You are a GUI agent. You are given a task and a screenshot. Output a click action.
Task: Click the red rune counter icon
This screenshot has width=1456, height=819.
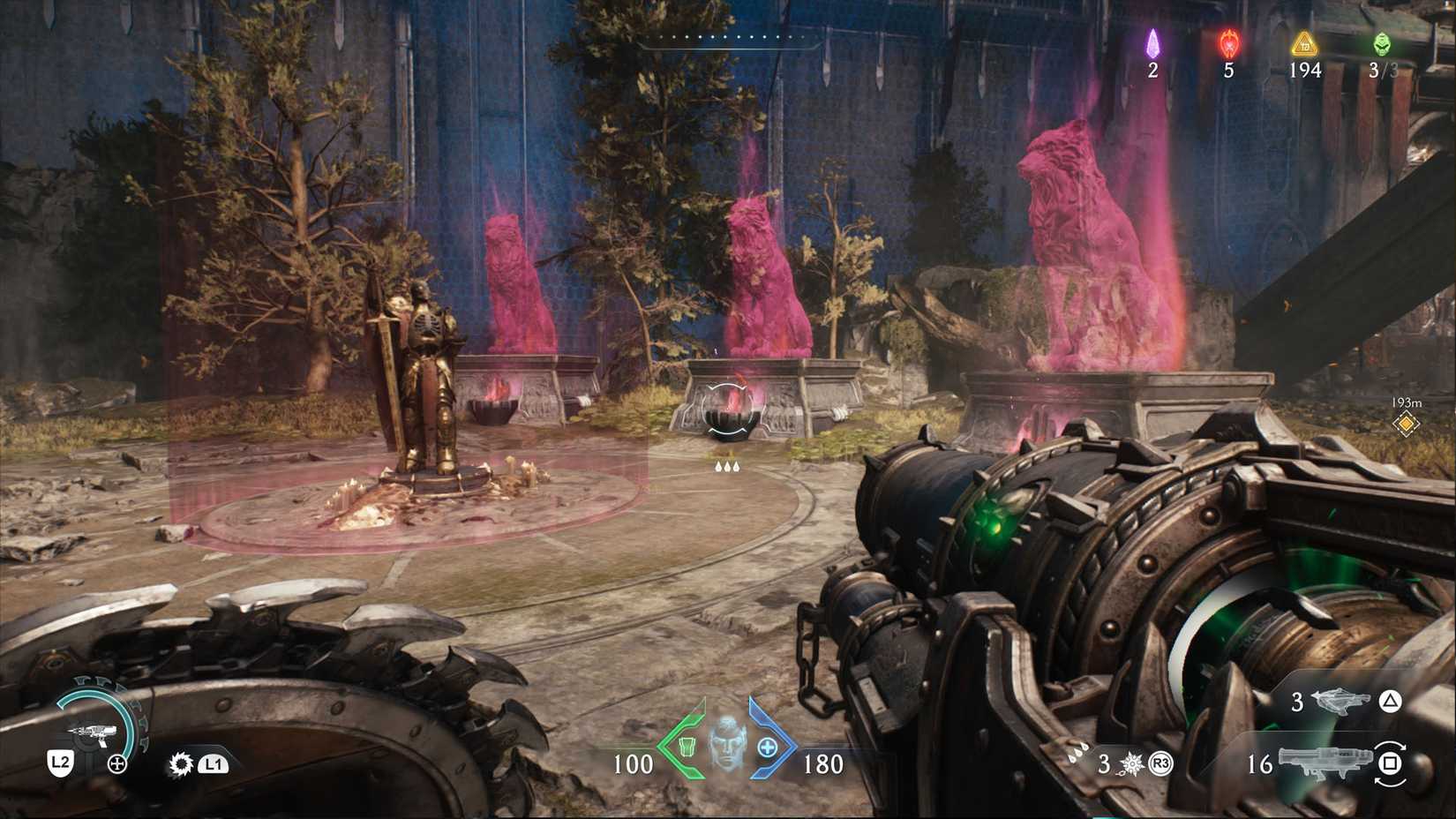click(x=1227, y=46)
